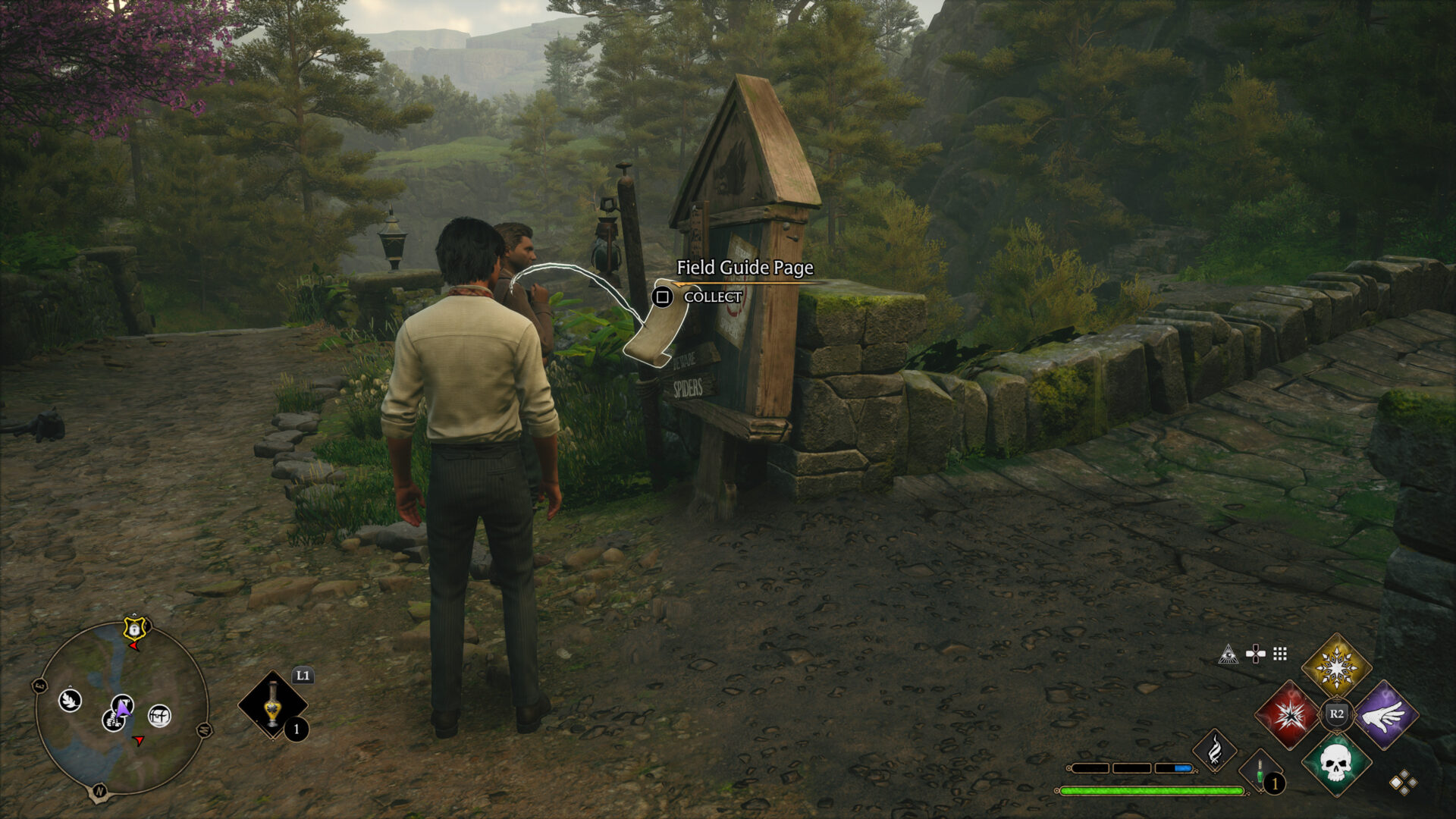Image resolution: width=1456 pixels, height=819 pixels.
Task: Select the yellow locked quest shield marker
Action: [x=134, y=629]
